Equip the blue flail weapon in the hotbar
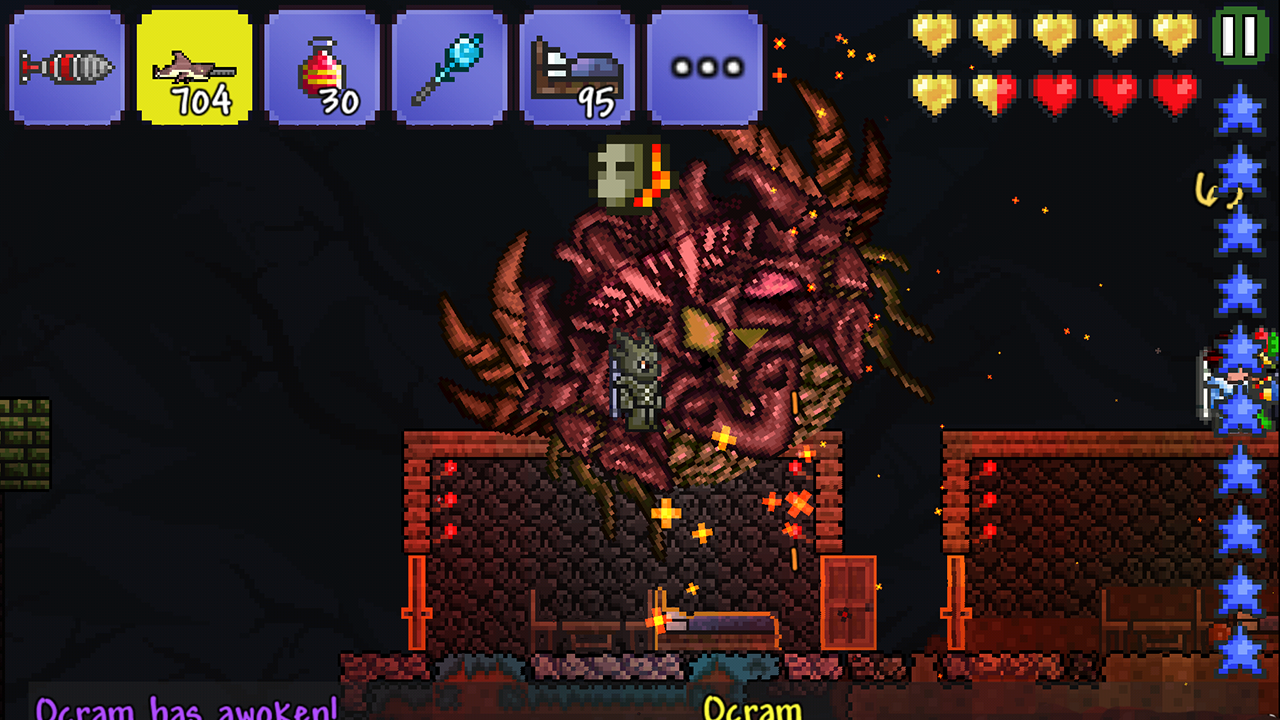The image size is (1280, 720). pos(448,65)
